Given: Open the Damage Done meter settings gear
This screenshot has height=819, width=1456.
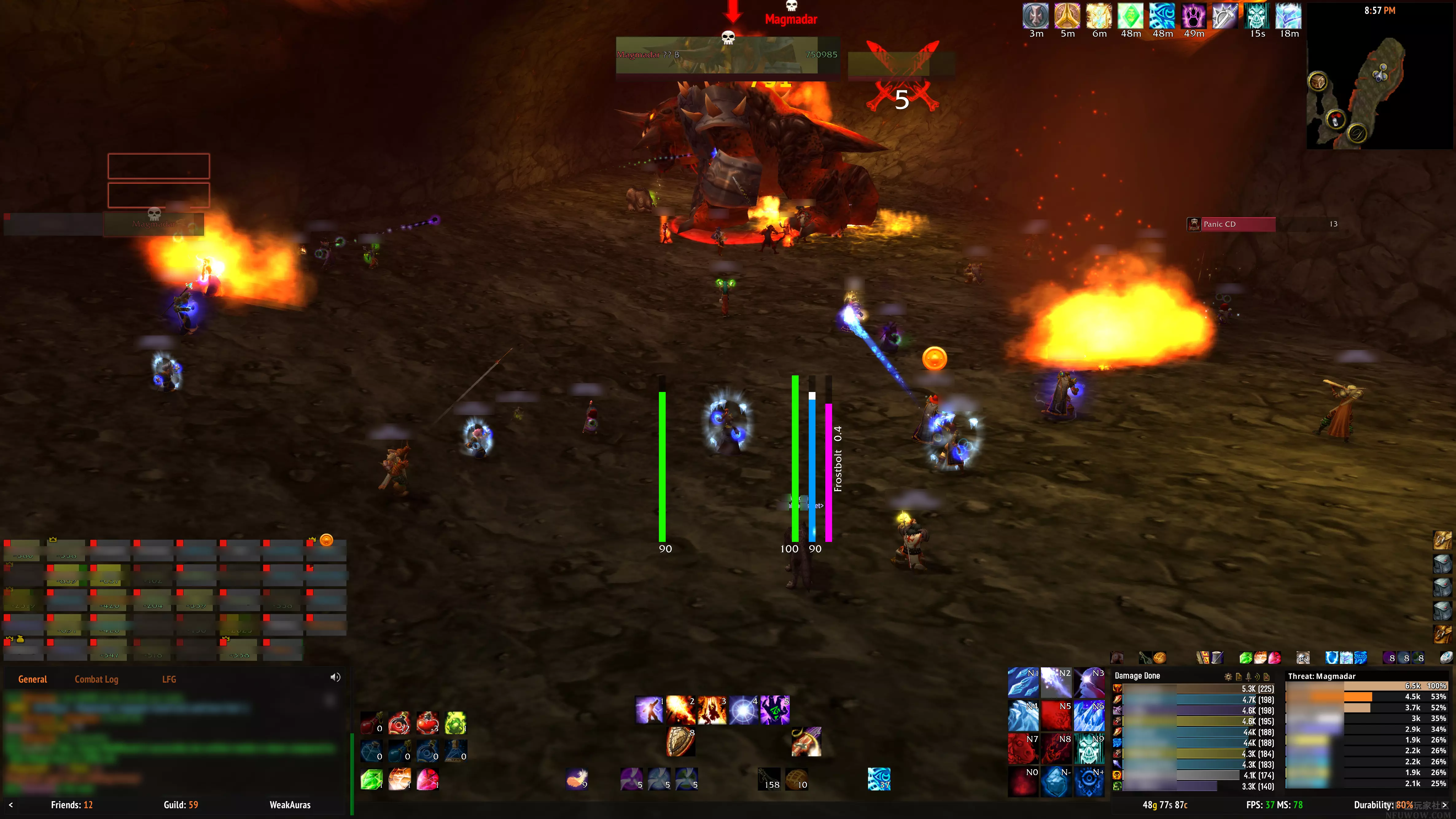Looking at the screenshot, I should click(x=1228, y=676).
